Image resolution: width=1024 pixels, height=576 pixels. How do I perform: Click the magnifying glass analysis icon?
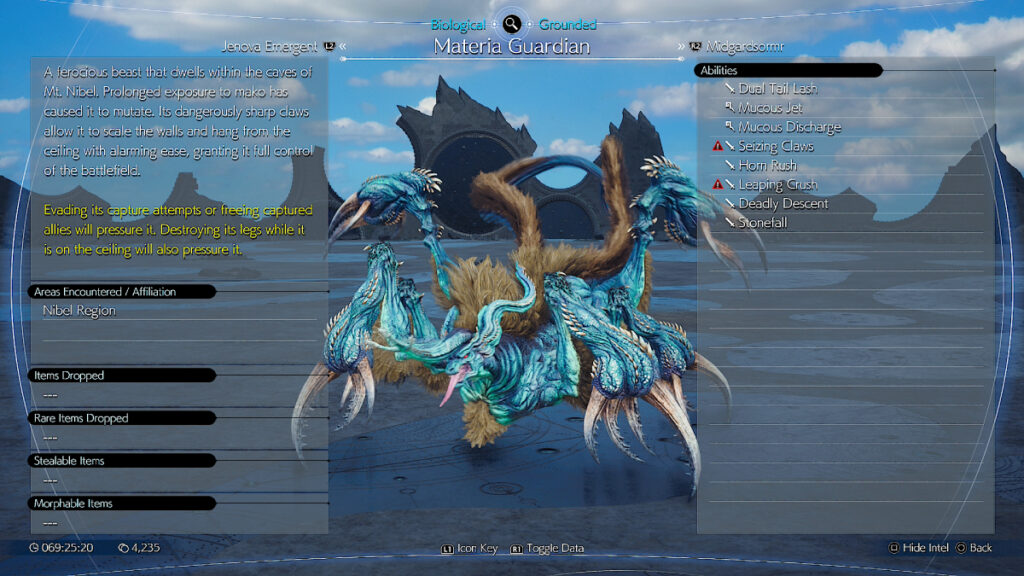[x=512, y=24]
